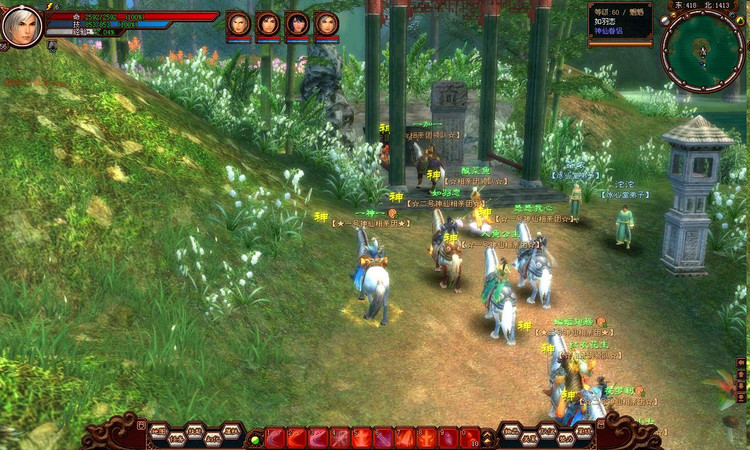Select the rightmost party member portrait

click(326, 24)
